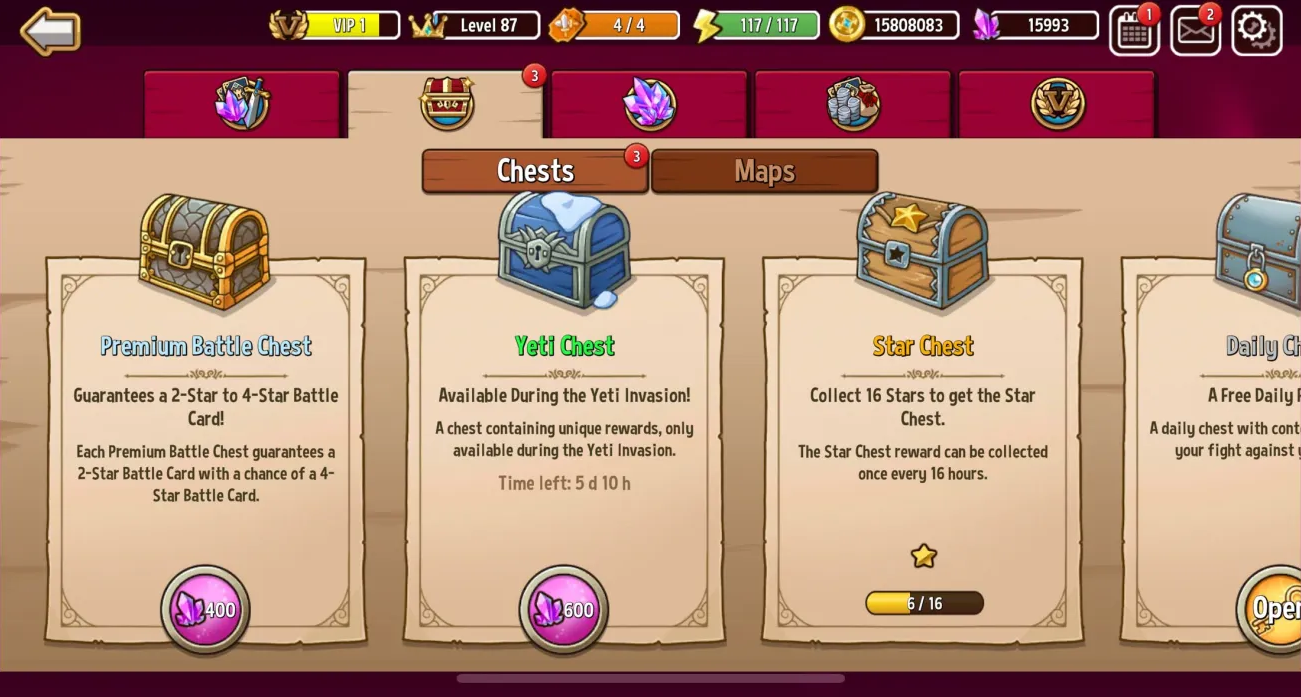The image size is (1301, 697).
Task: Switch to the purple crystals tab
Action: point(649,104)
